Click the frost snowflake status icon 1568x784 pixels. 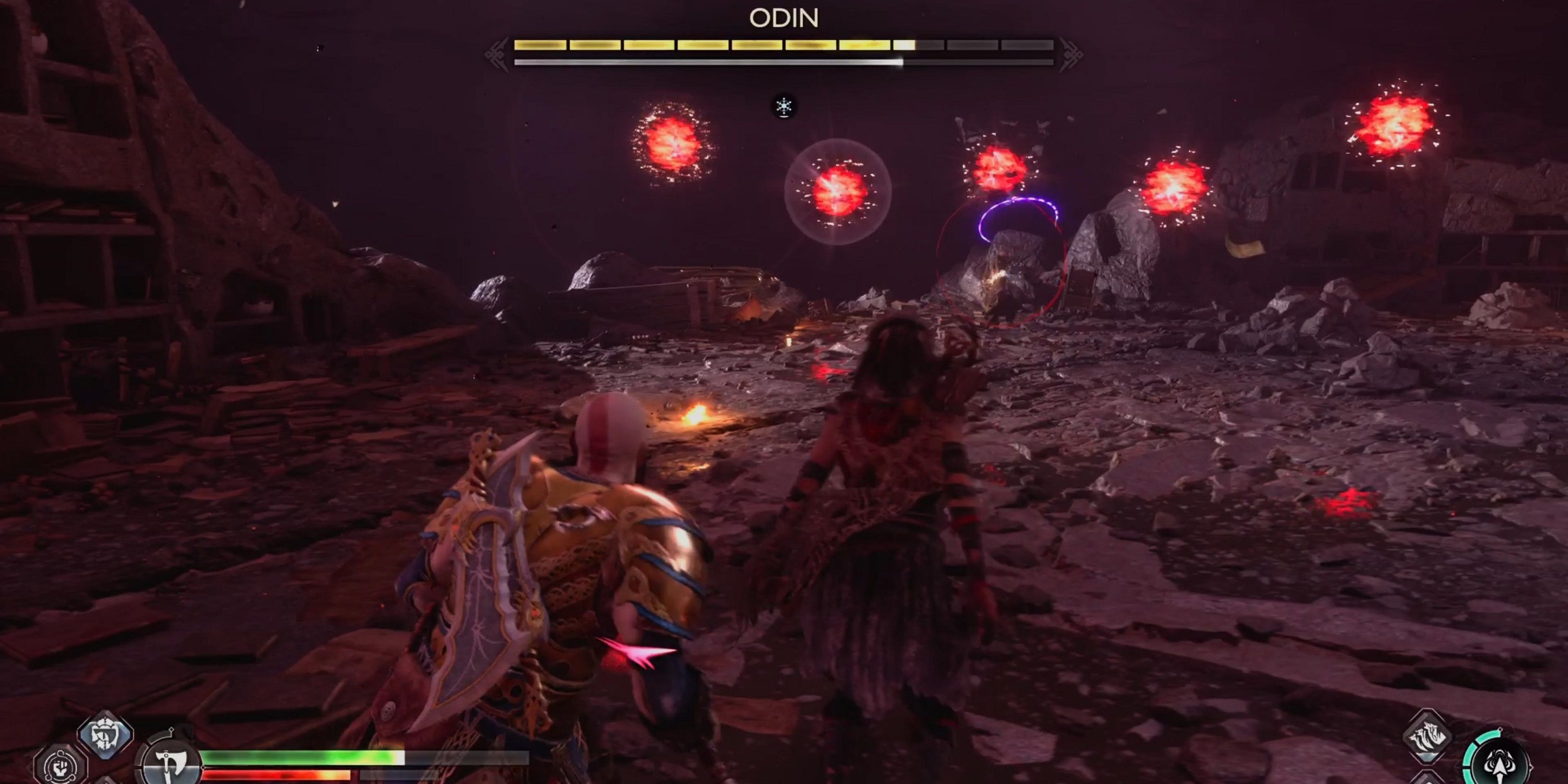click(783, 107)
